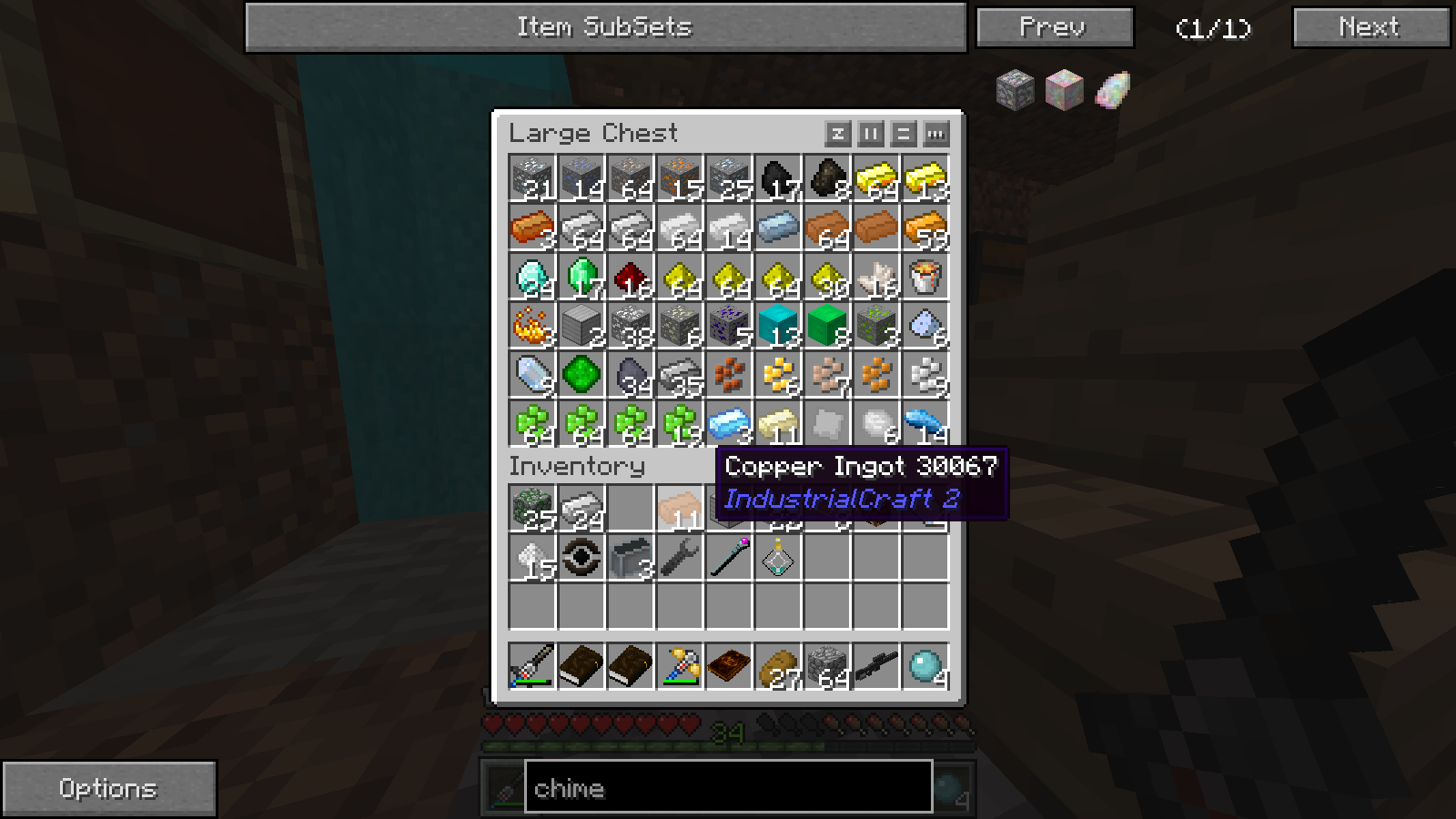Take the blaze powder stack from the chest
This screenshot has height=819, width=1456.
tap(532, 326)
